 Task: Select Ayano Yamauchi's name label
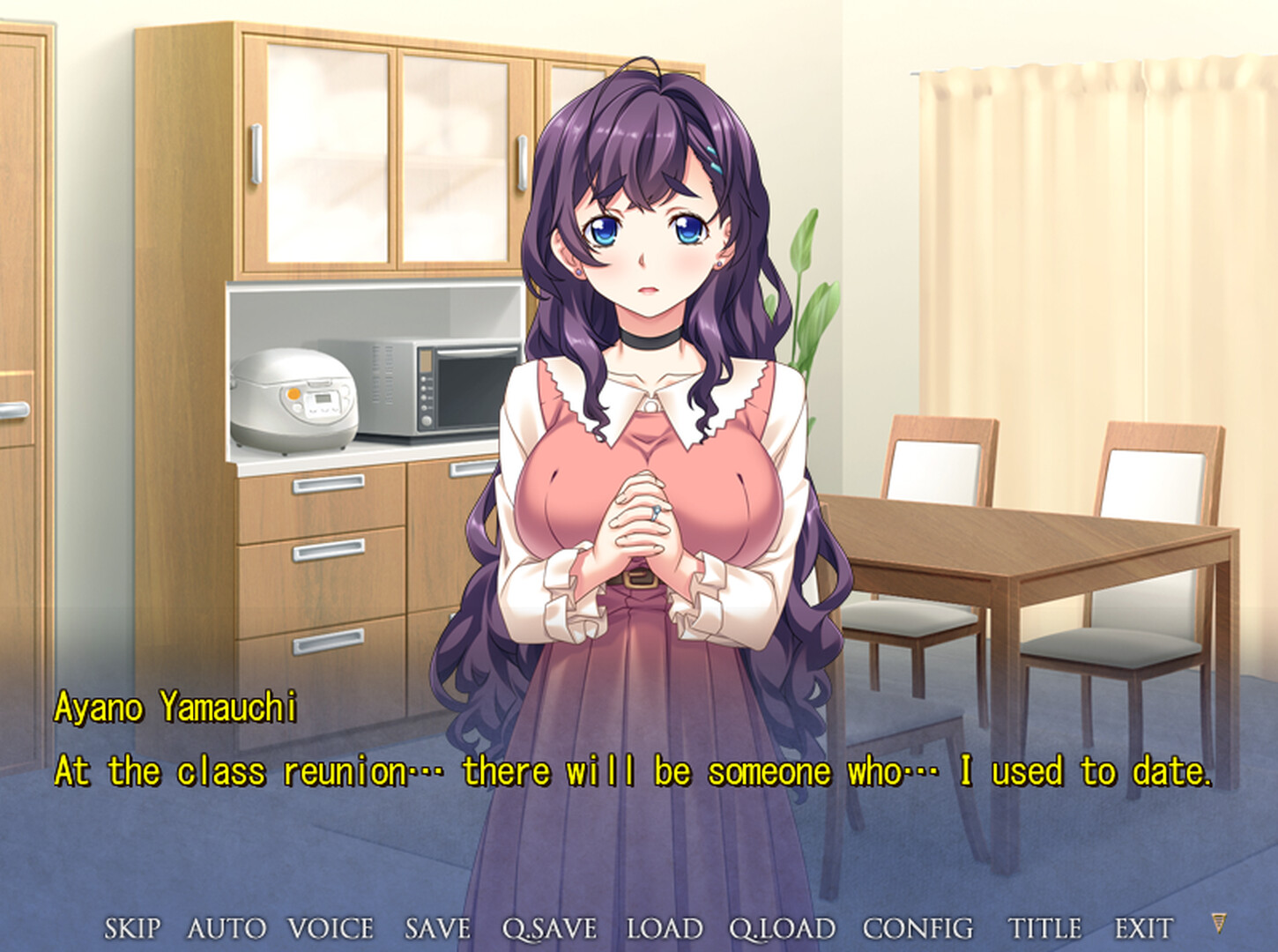click(x=176, y=705)
